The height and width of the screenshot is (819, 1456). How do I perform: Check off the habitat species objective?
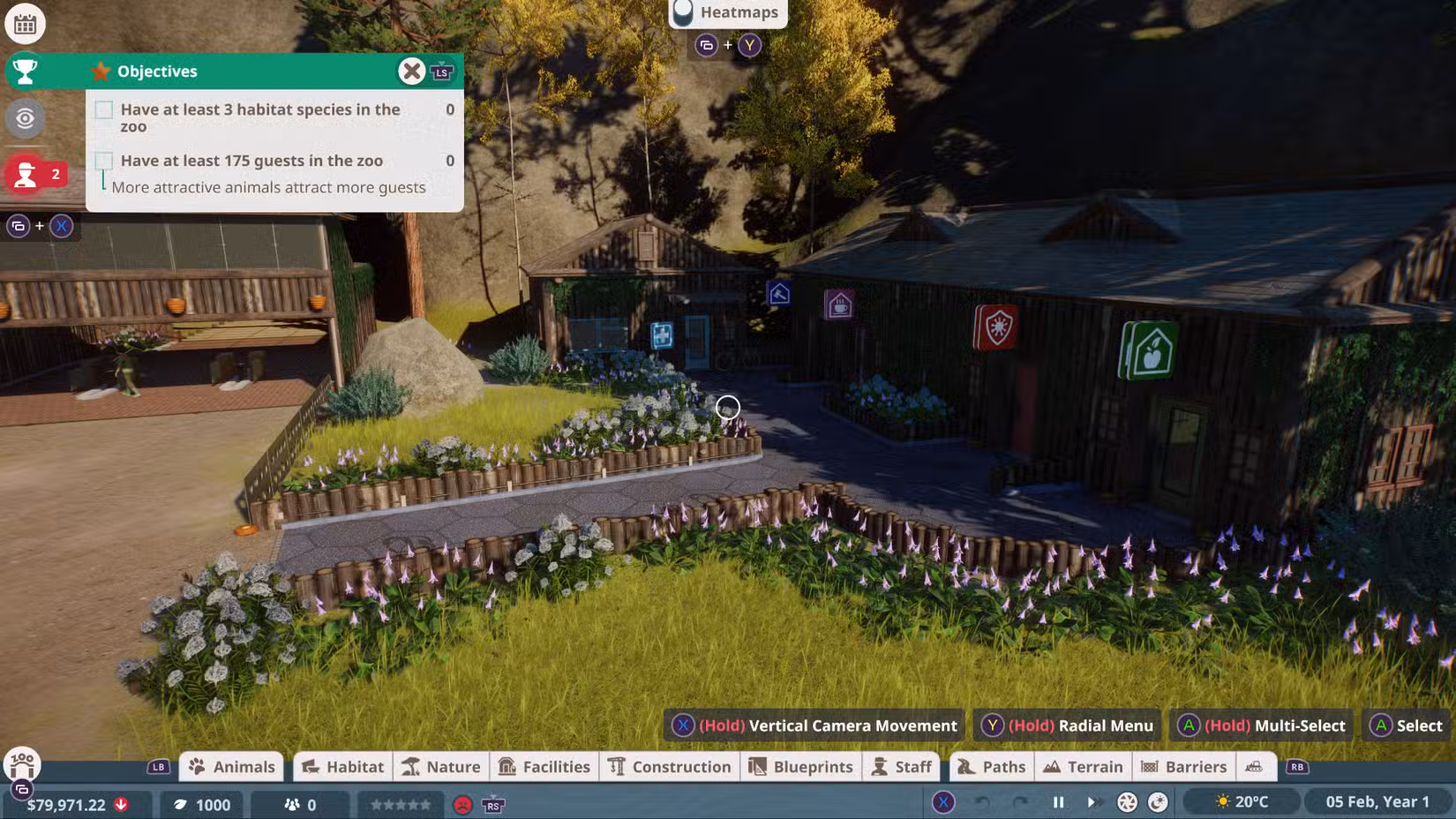click(x=104, y=109)
